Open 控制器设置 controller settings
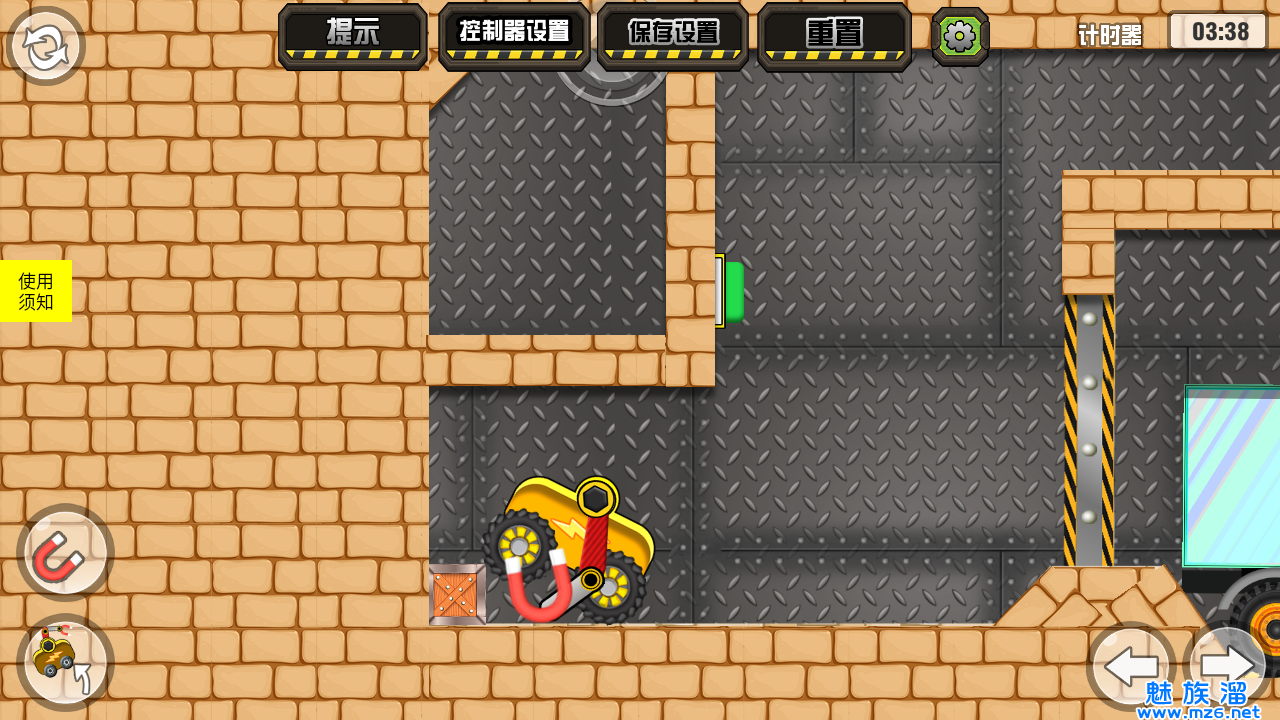 pos(513,35)
